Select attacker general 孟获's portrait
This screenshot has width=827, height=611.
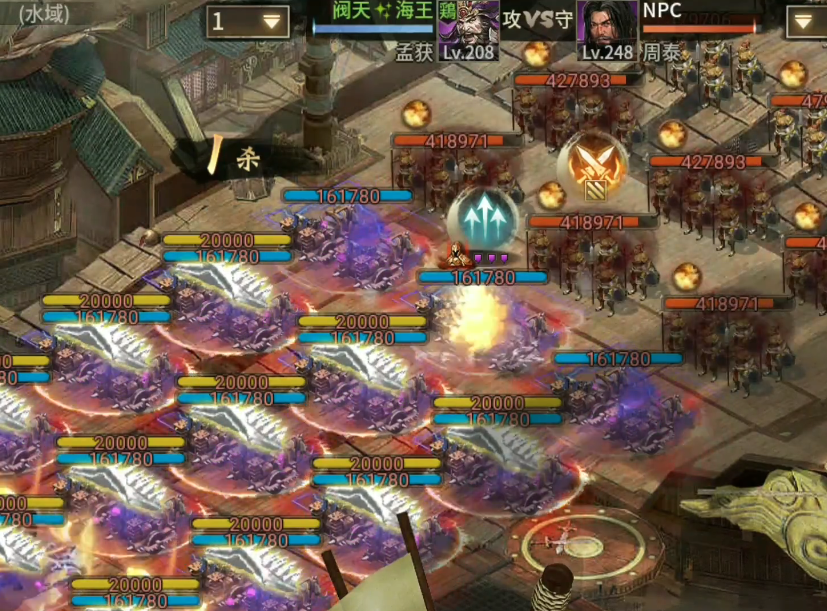point(467,27)
